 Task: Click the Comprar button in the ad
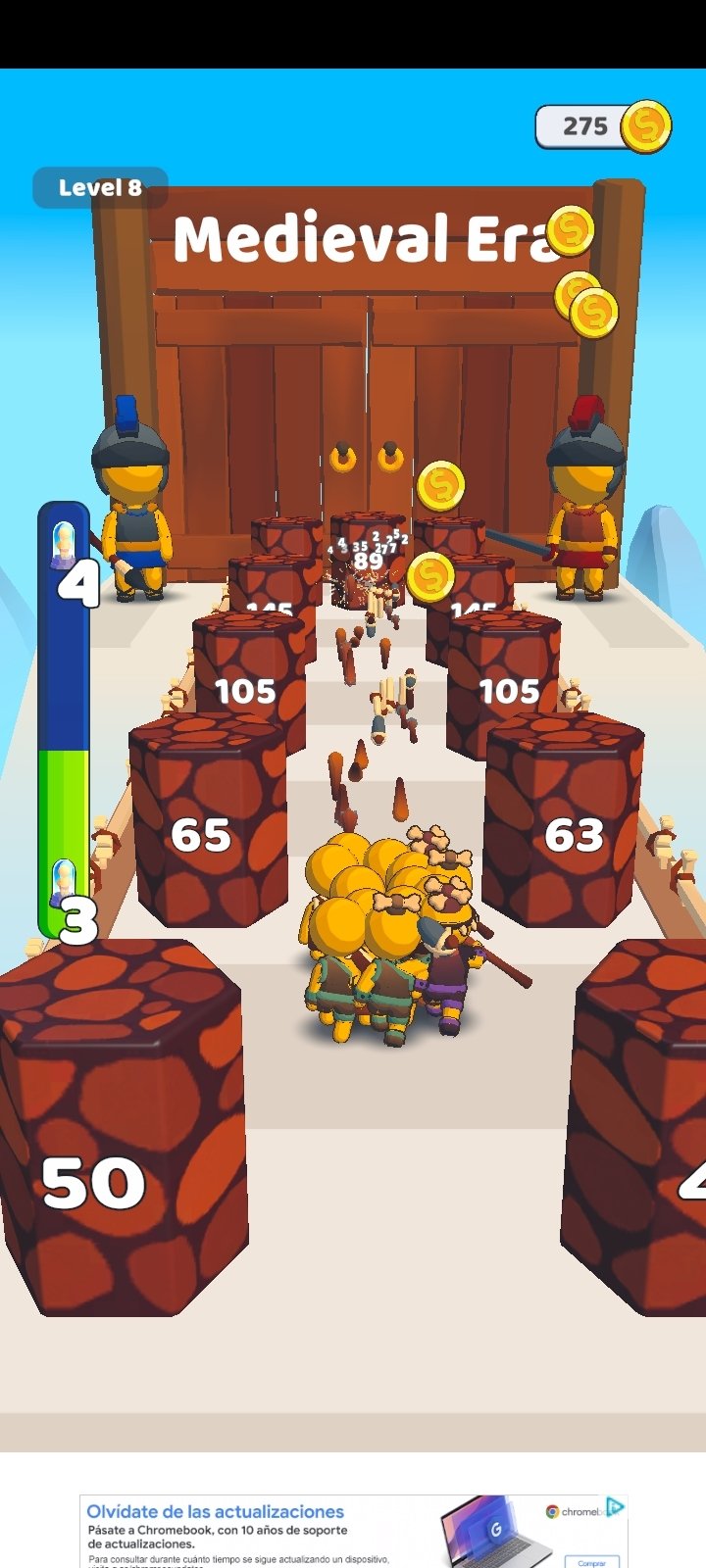[591, 1561]
